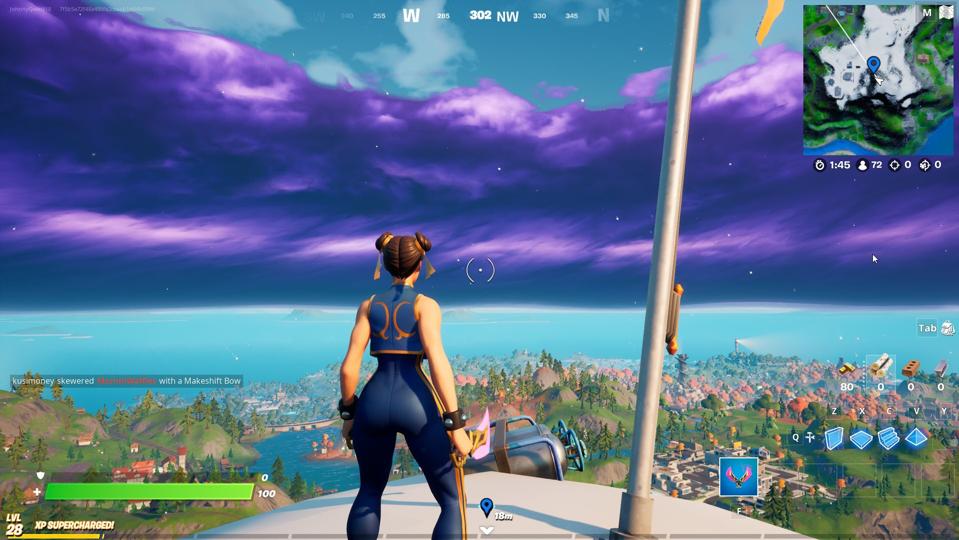The height and width of the screenshot is (540, 959).
Task: Choose the floor building piece
Action: [x=861, y=438]
